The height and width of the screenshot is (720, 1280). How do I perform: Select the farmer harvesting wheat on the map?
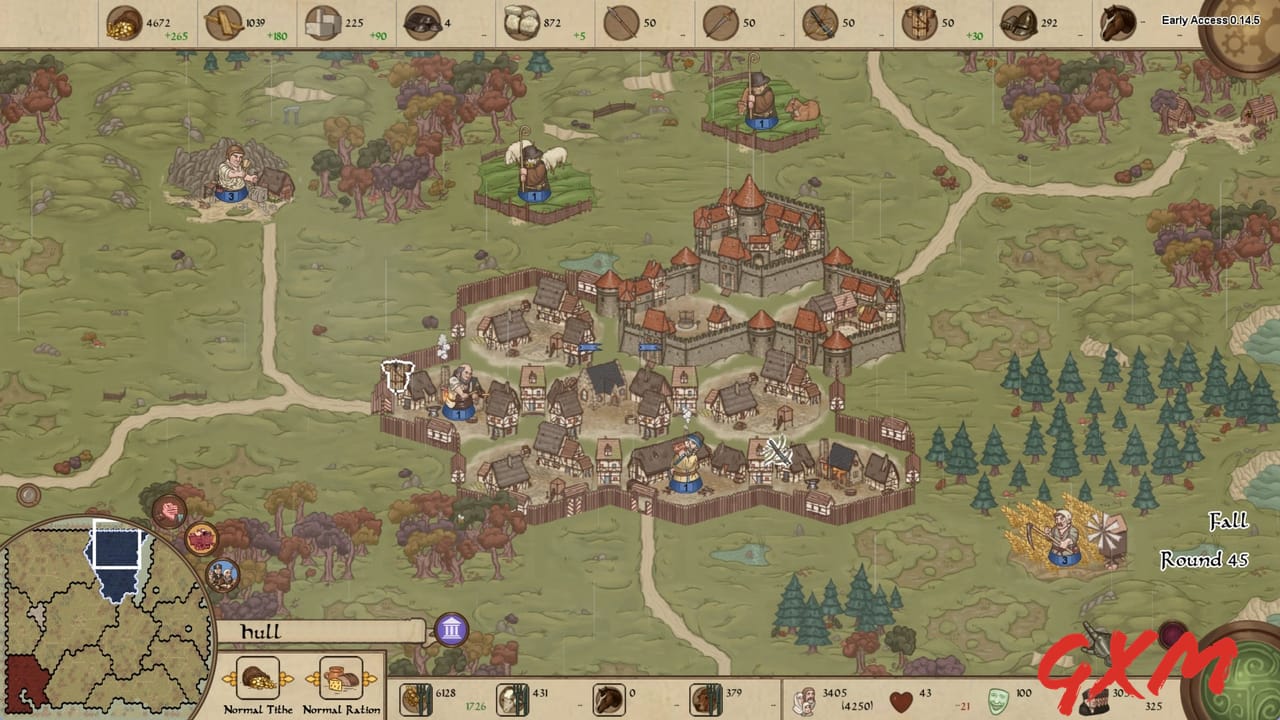coord(1062,530)
